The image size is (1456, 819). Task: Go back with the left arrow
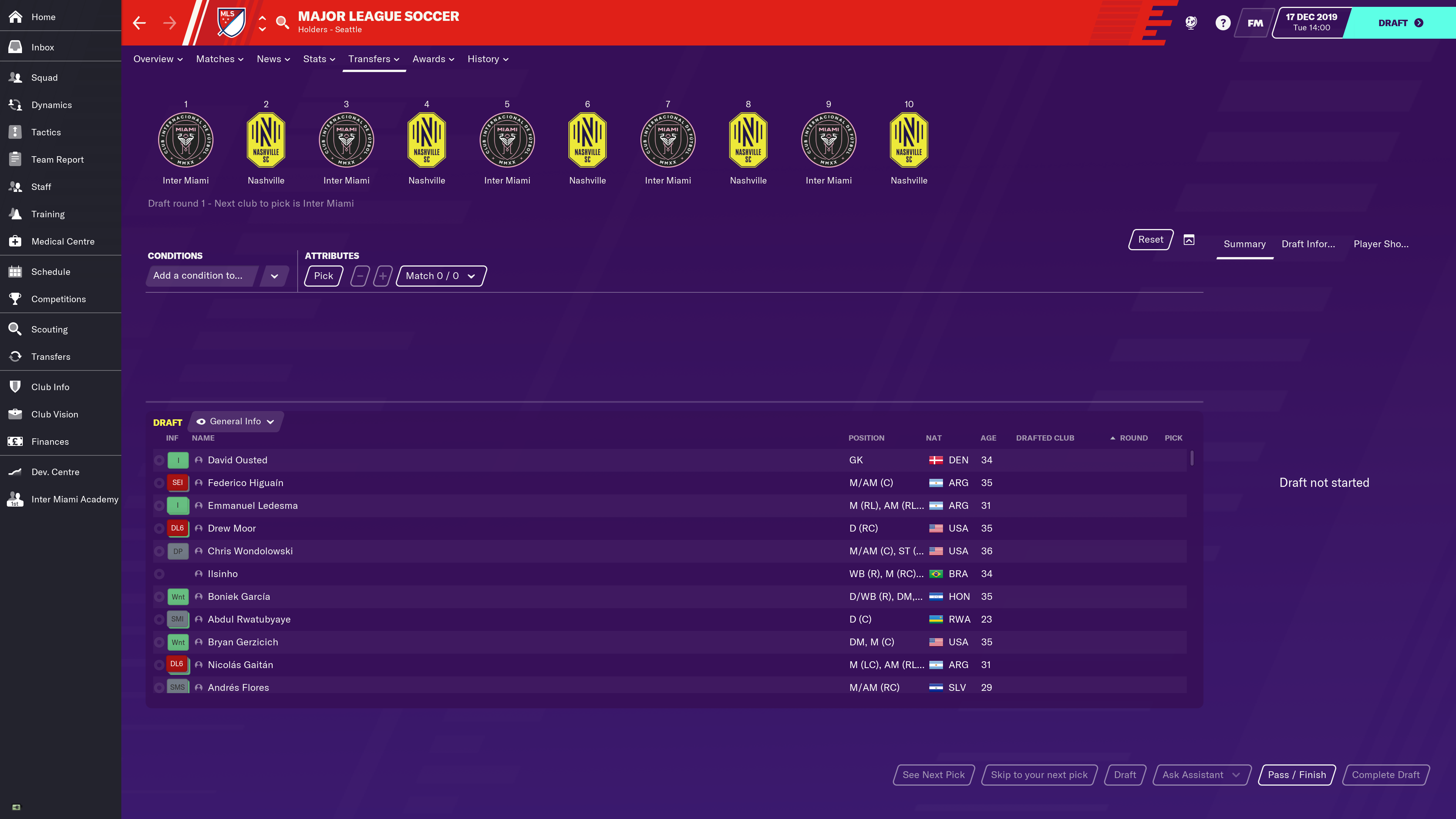tap(139, 23)
